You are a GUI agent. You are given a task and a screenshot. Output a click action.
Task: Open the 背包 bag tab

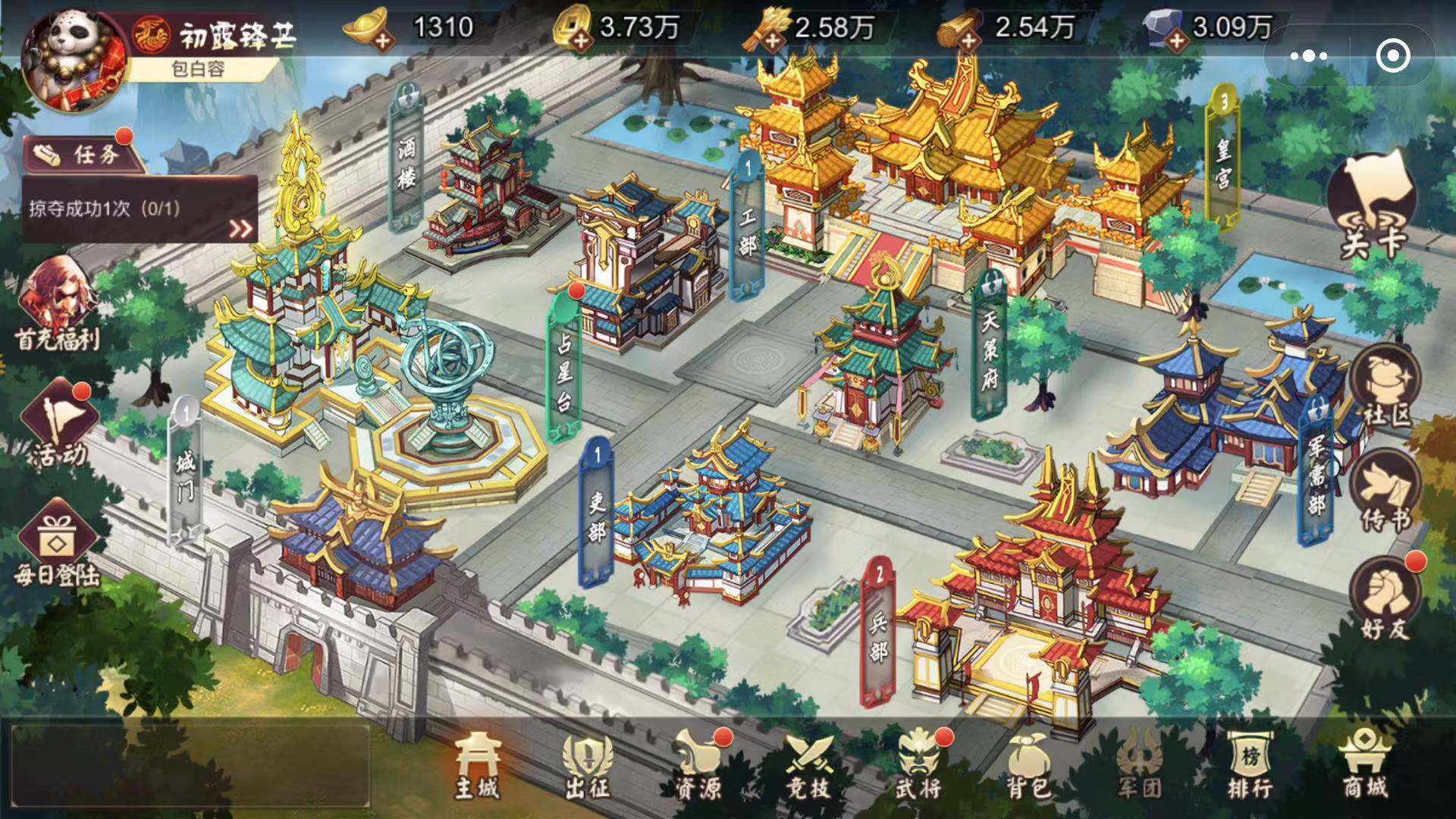(1029, 764)
